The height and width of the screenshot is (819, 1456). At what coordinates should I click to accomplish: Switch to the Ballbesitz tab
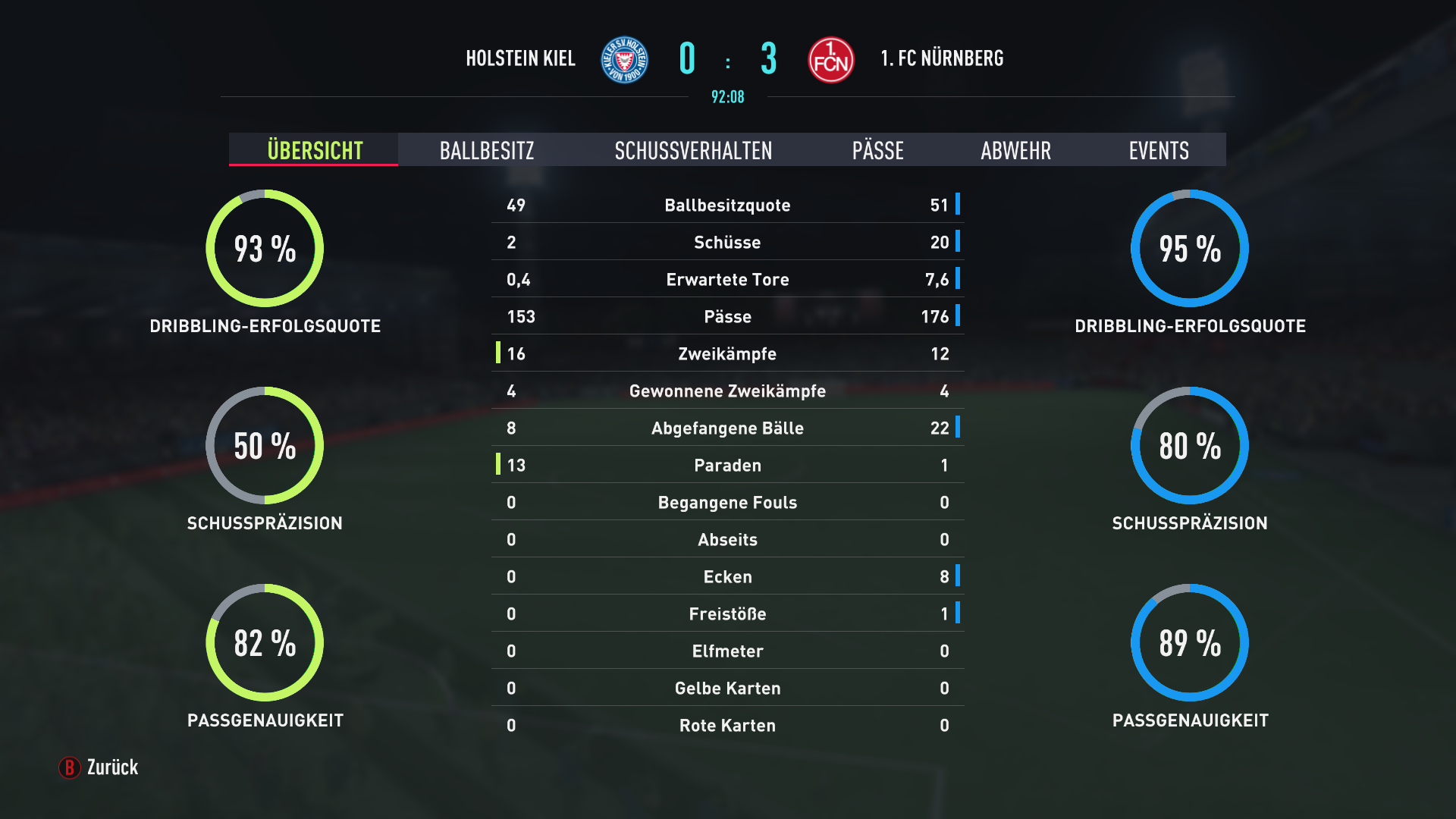pyautogui.click(x=487, y=150)
